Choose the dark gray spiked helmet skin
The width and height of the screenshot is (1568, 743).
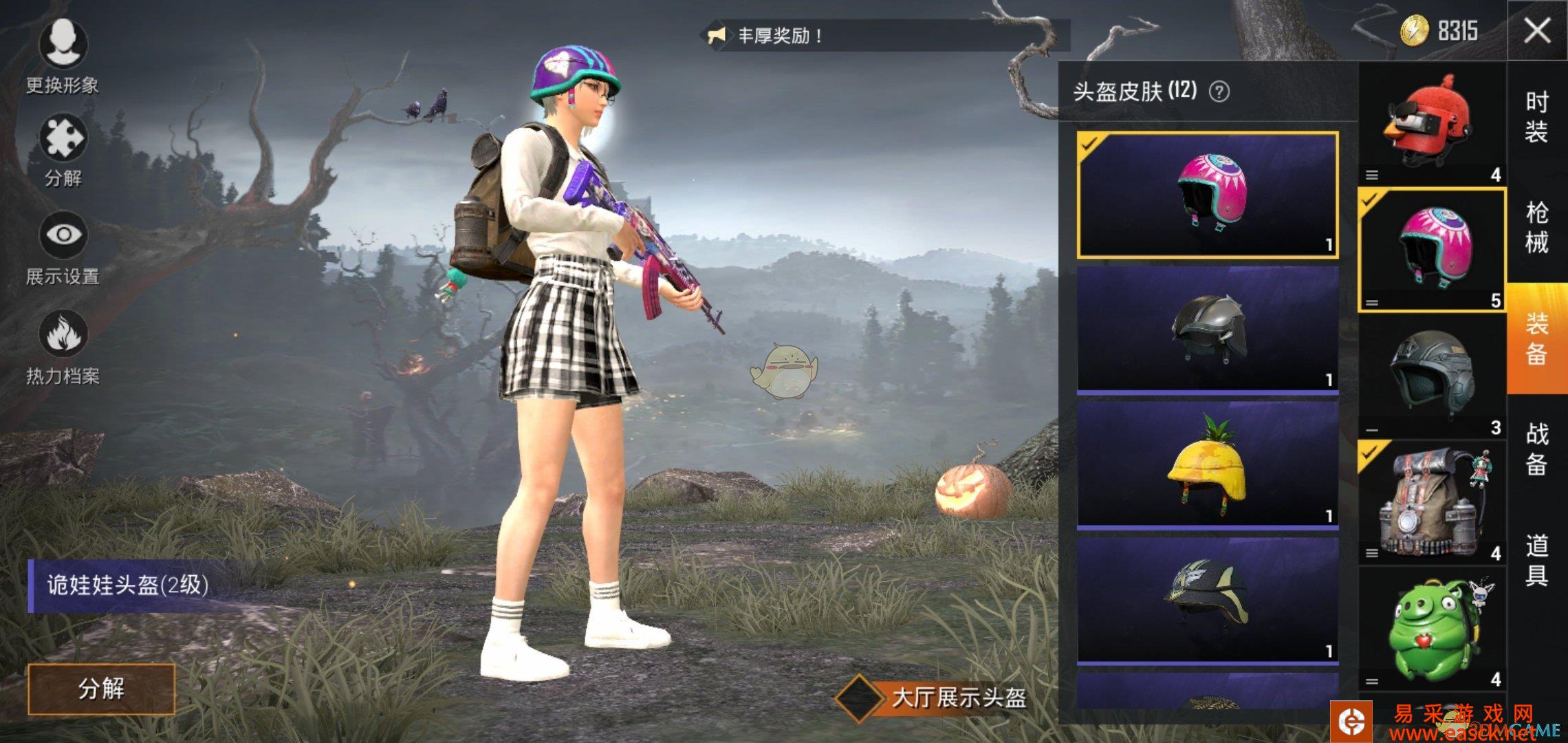1208,329
